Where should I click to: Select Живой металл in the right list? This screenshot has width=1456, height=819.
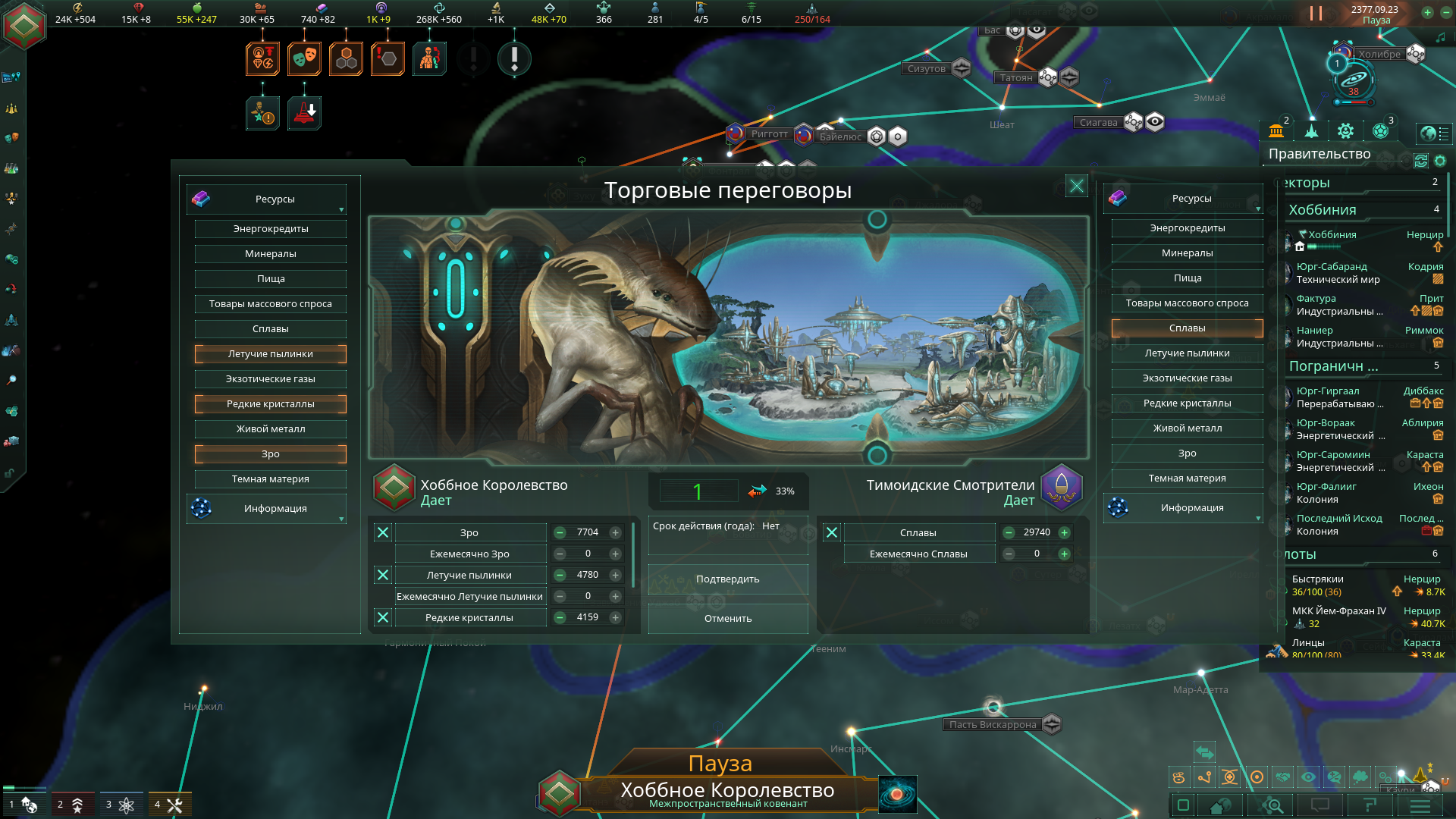(x=1187, y=428)
